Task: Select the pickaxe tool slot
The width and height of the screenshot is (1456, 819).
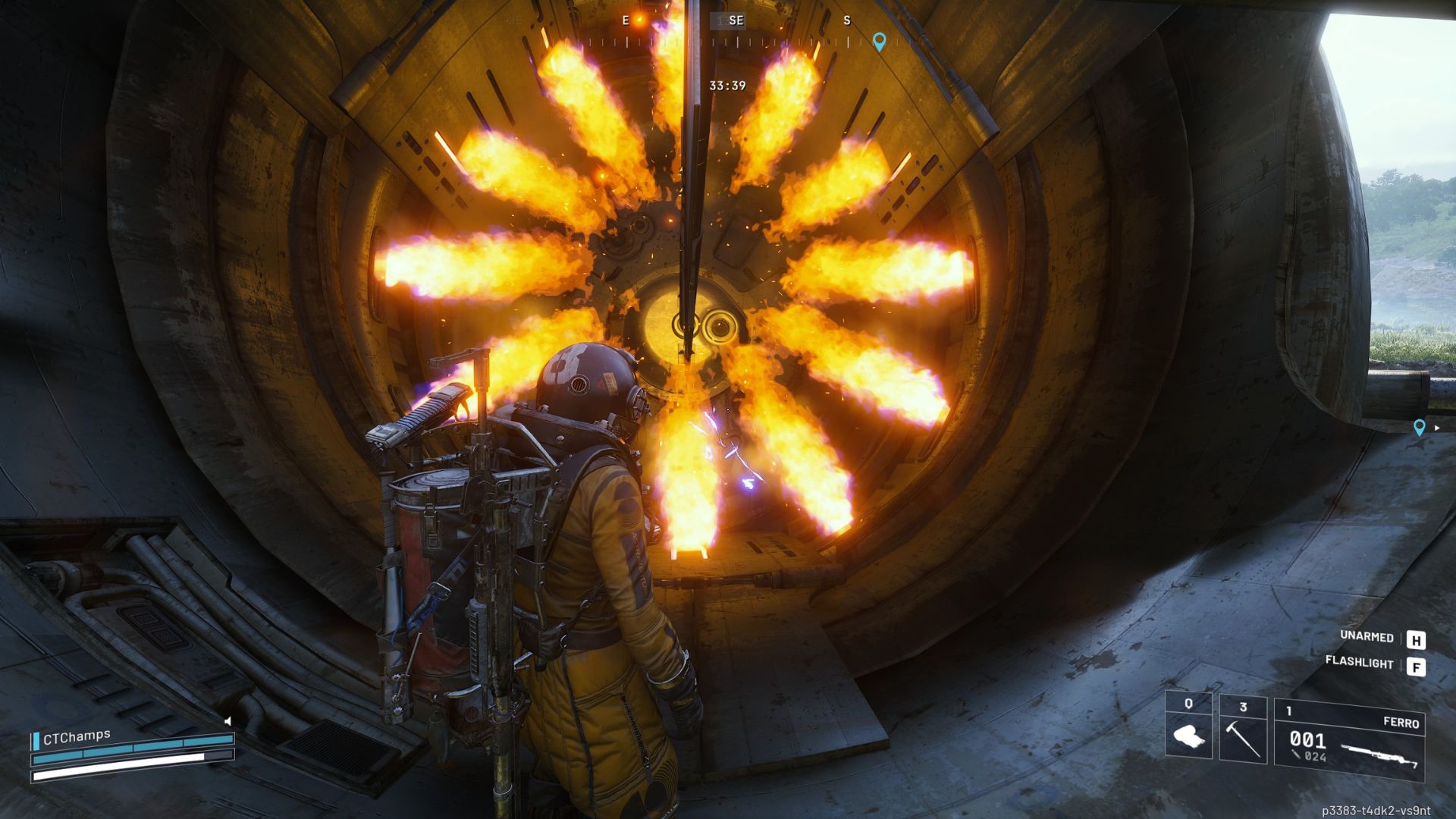Action: (x=1243, y=729)
